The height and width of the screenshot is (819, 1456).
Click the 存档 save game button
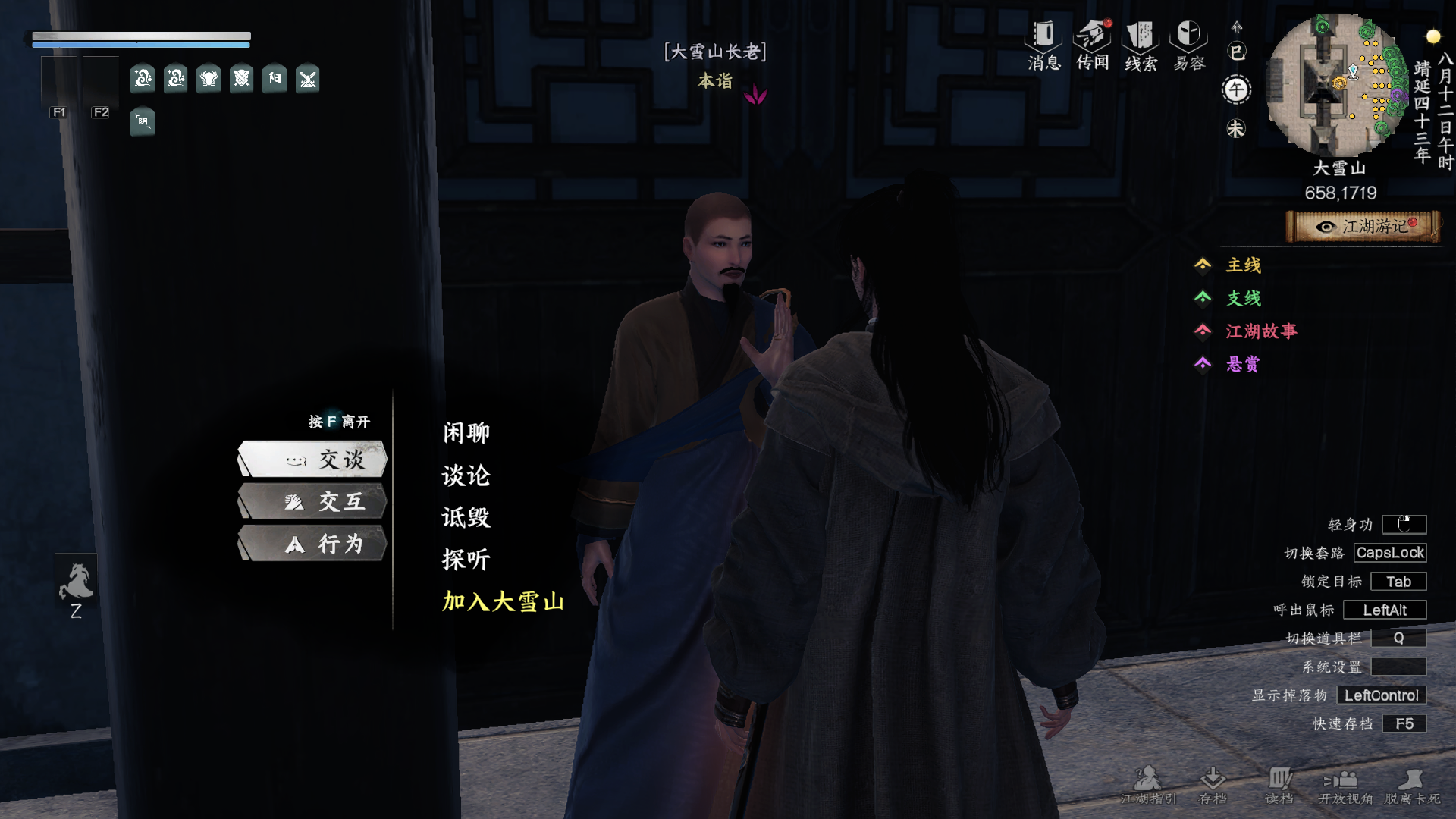tap(1213, 785)
